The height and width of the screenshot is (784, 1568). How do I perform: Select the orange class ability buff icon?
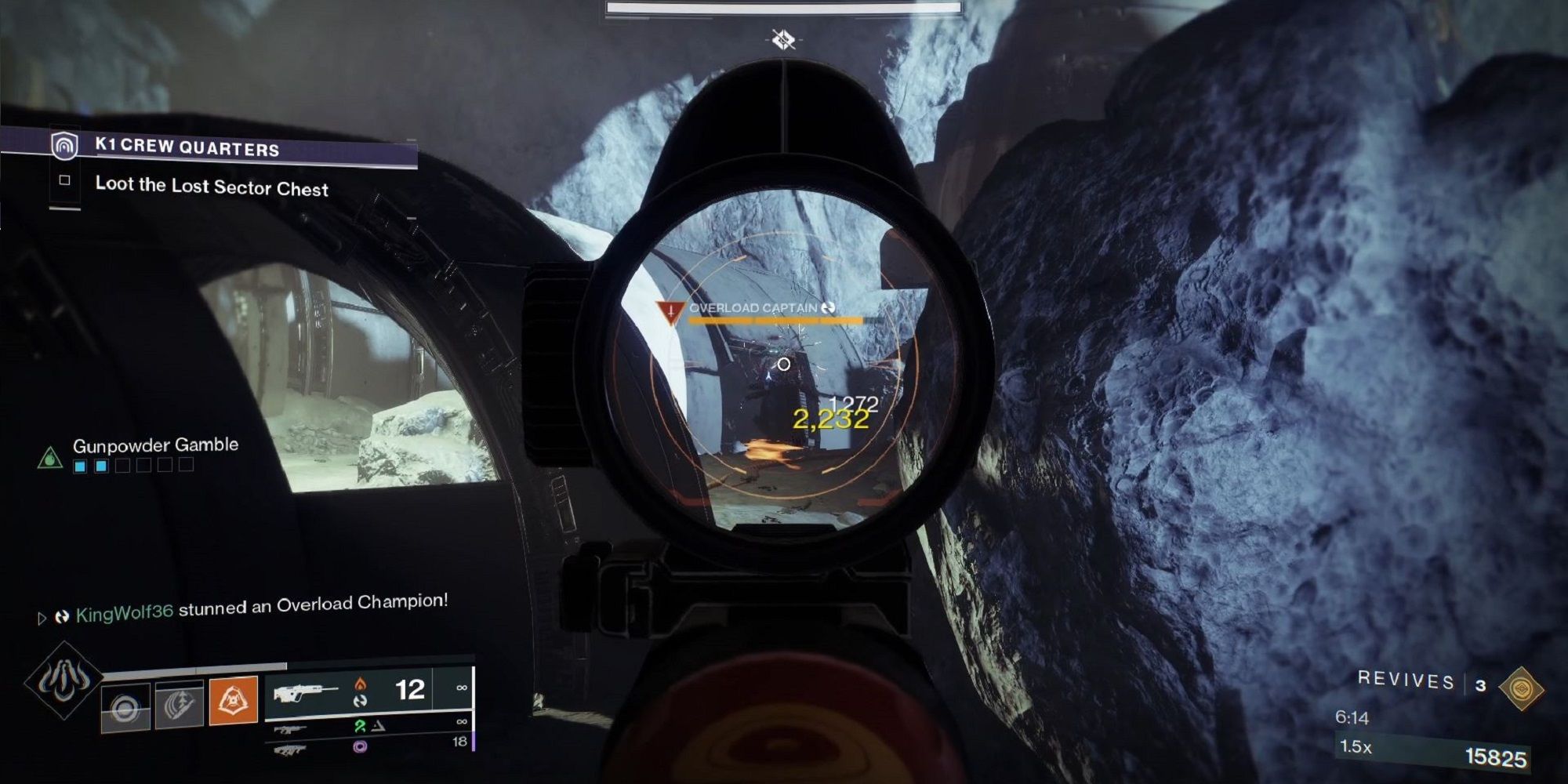[233, 700]
